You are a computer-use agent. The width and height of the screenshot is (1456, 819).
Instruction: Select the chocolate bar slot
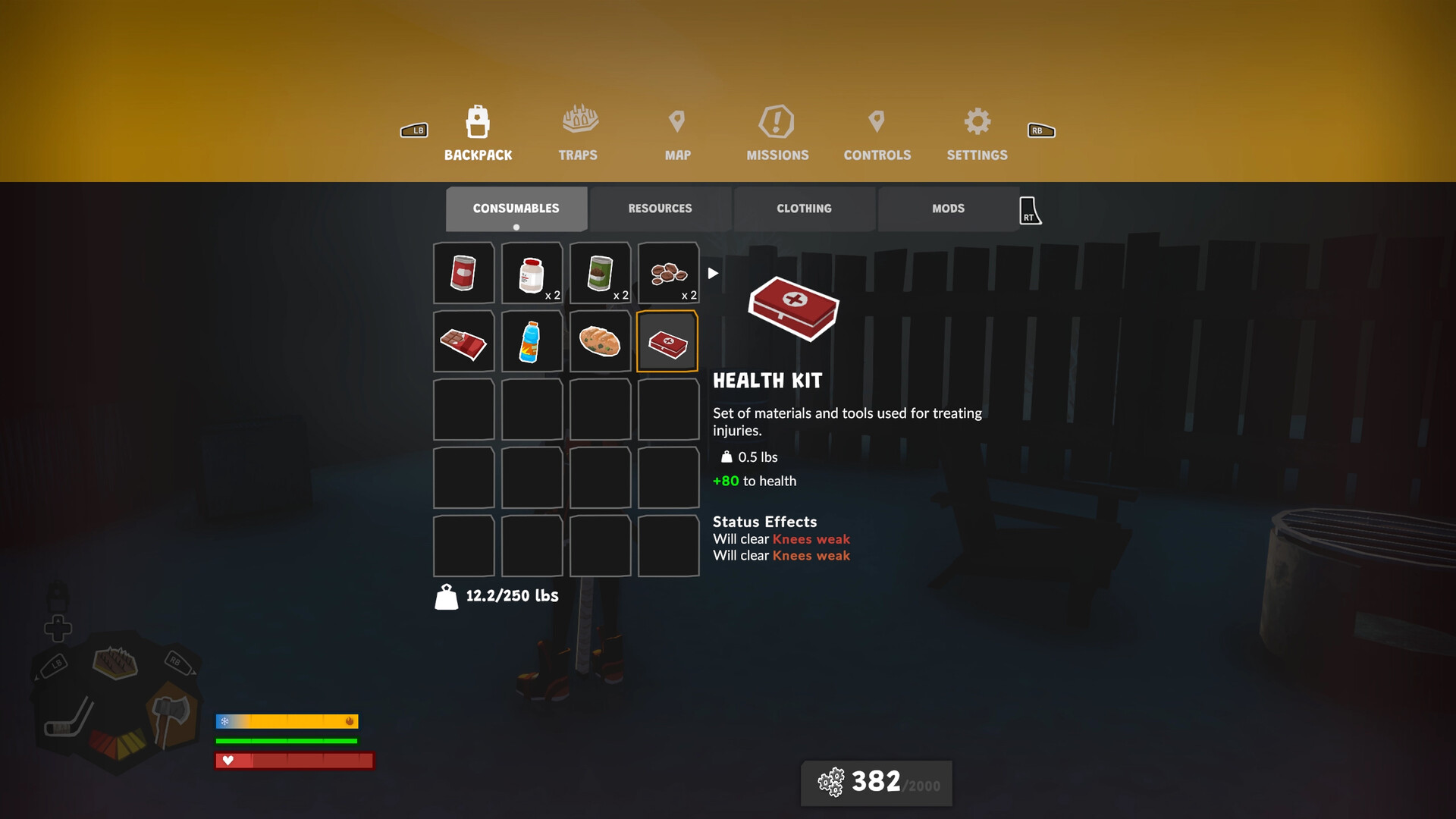(x=463, y=341)
